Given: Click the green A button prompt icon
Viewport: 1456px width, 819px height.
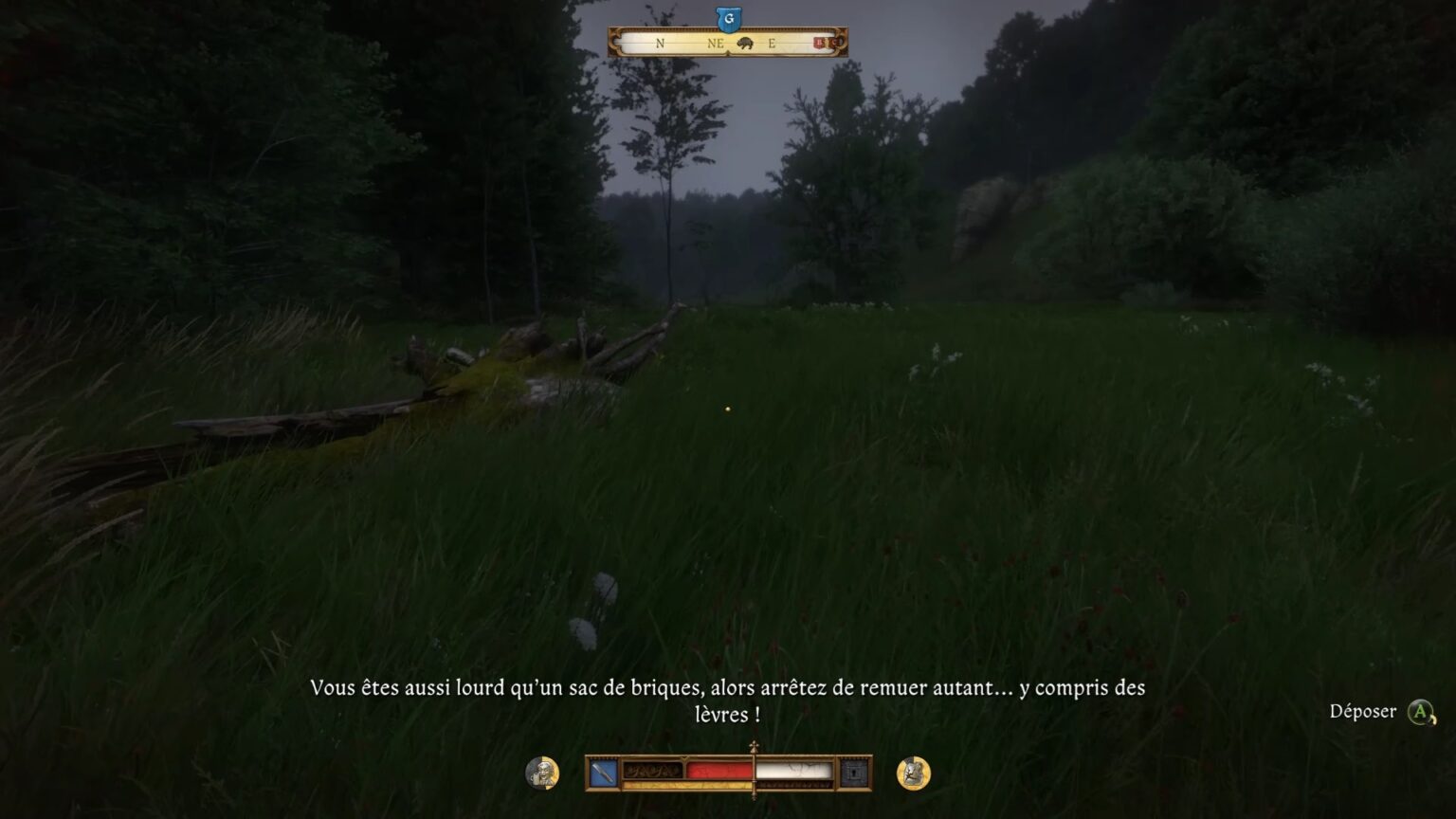Looking at the screenshot, I should click(x=1420, y=711).
